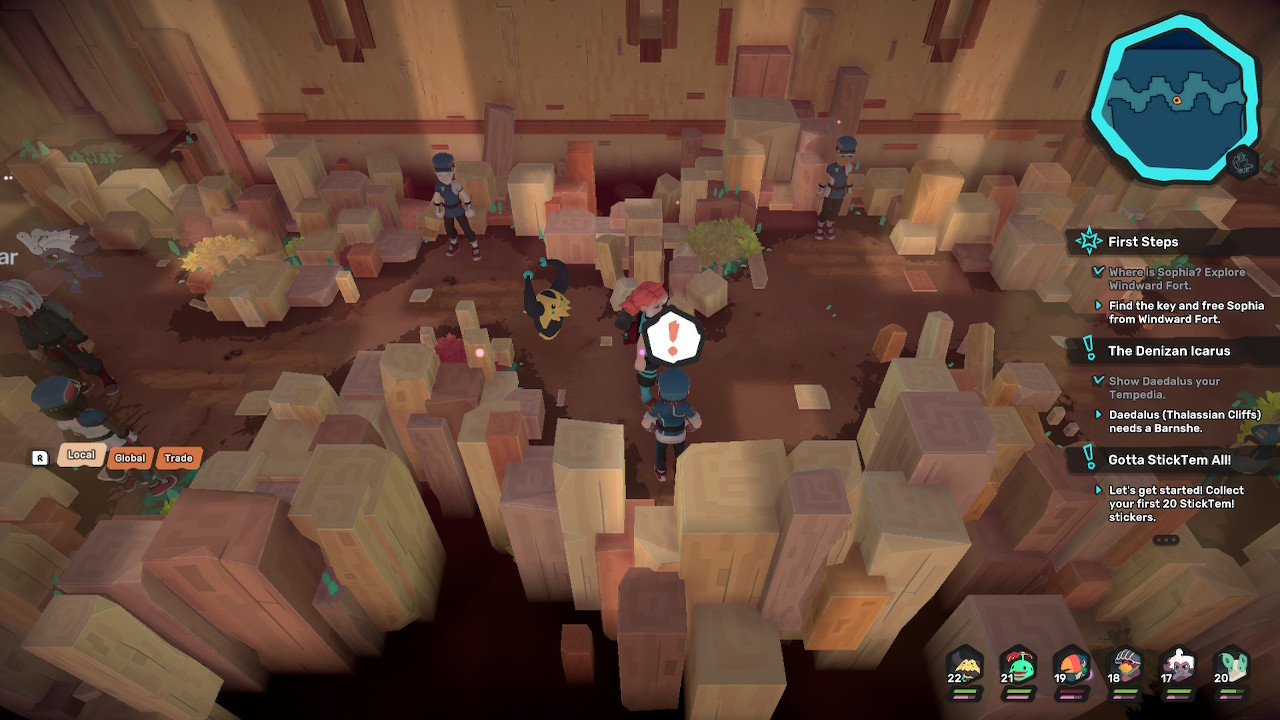Select the Gotta StickTem All! quest
1280x720 pixels.
[1169, 460]
